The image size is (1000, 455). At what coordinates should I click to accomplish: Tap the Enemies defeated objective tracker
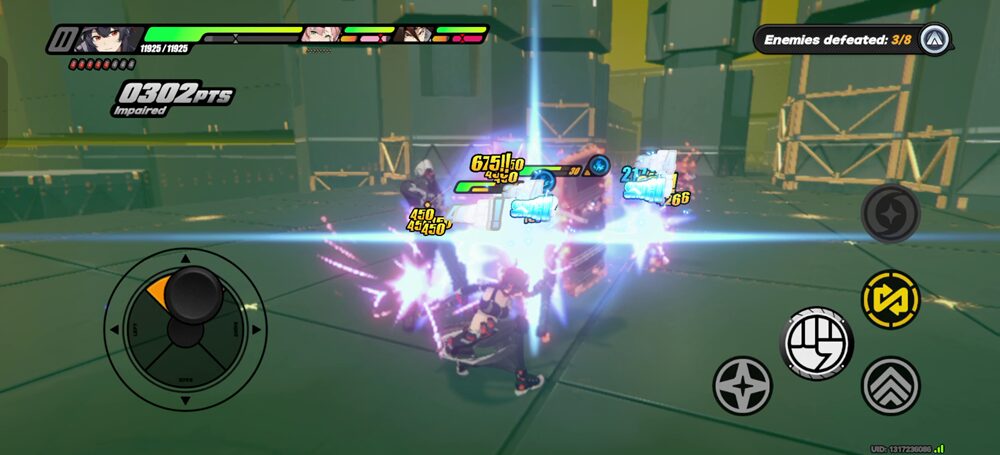click(838, 40)
